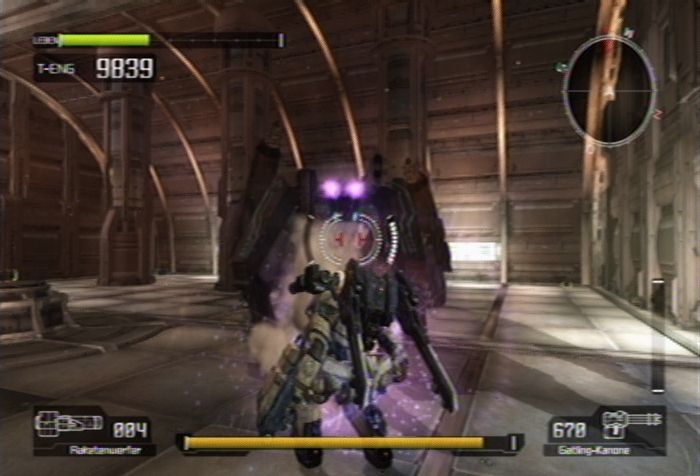
Task: Select the Raketenwerfer weapon icon
Action: click(69, 422)
